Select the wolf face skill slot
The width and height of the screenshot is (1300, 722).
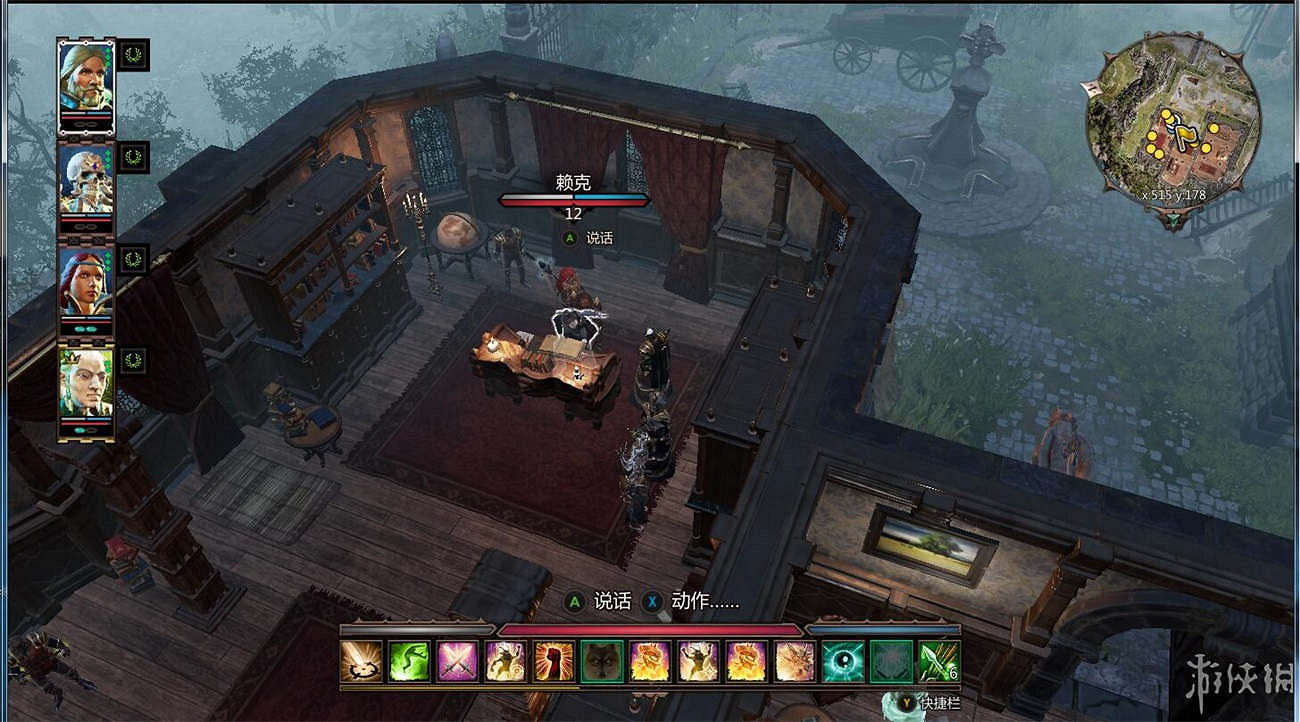[601, 661]
